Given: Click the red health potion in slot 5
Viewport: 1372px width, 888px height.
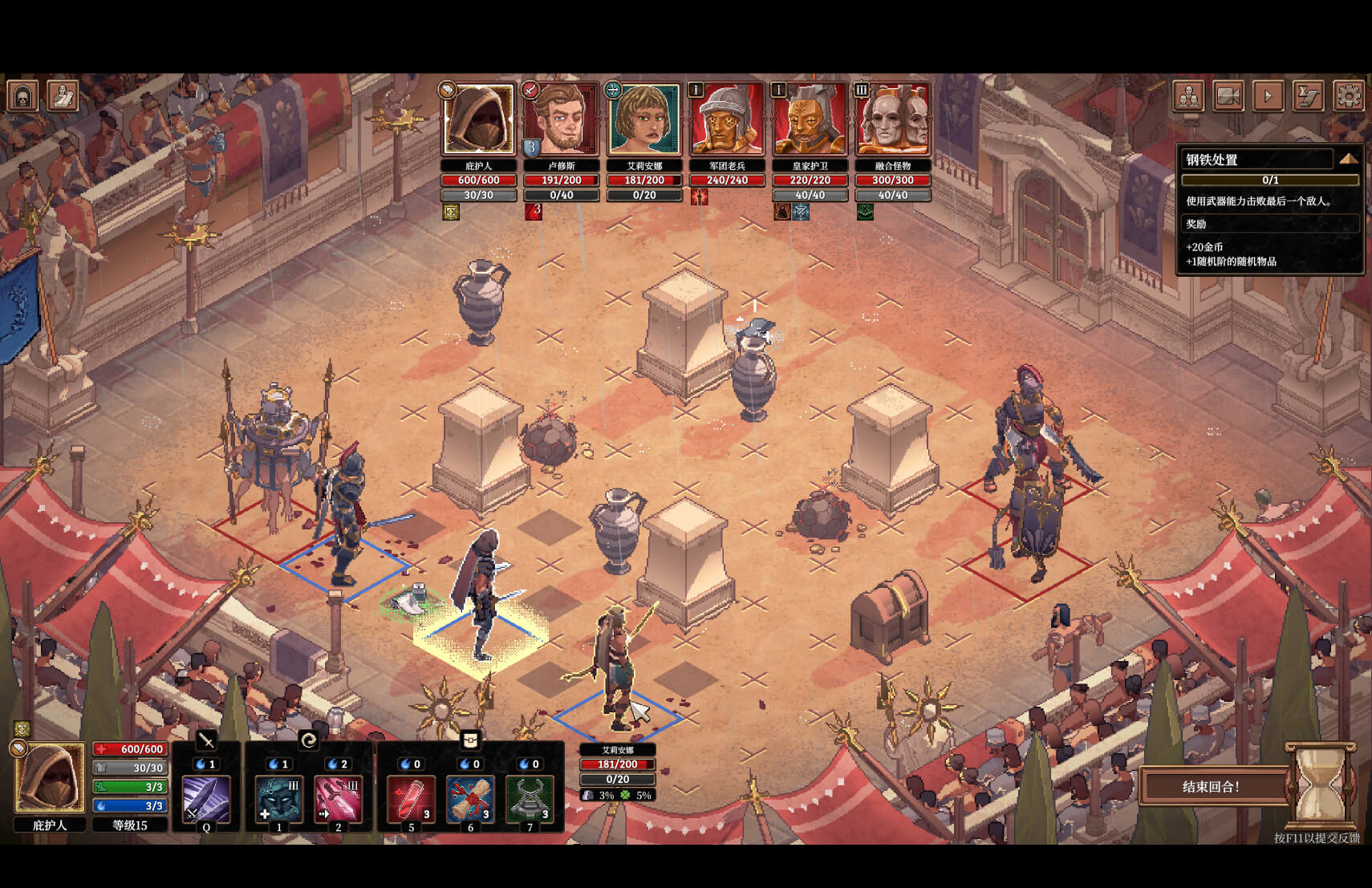Looking at the screenshot, I should click(411, 798).
